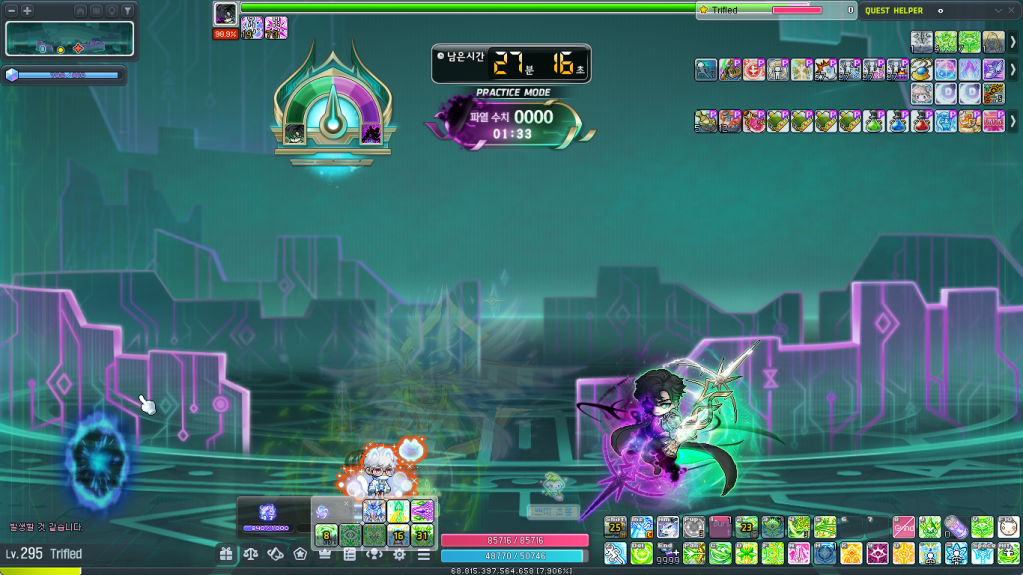Open the three-line main menu button
The width and height of the screenshot is (1023, 575).
tap(424, 553)
